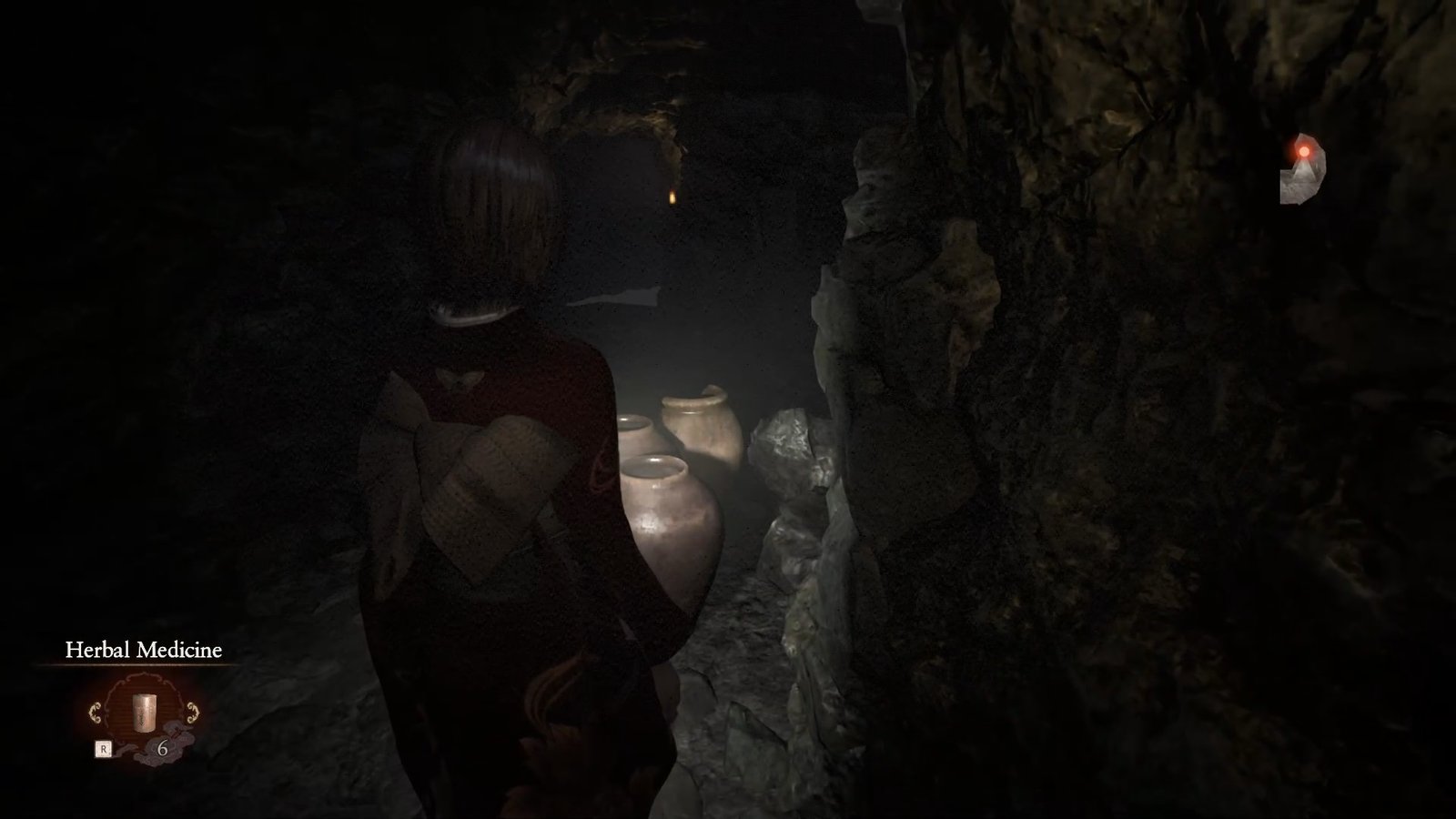Click the red enemy dot on the minimap

pos(1305,151)
